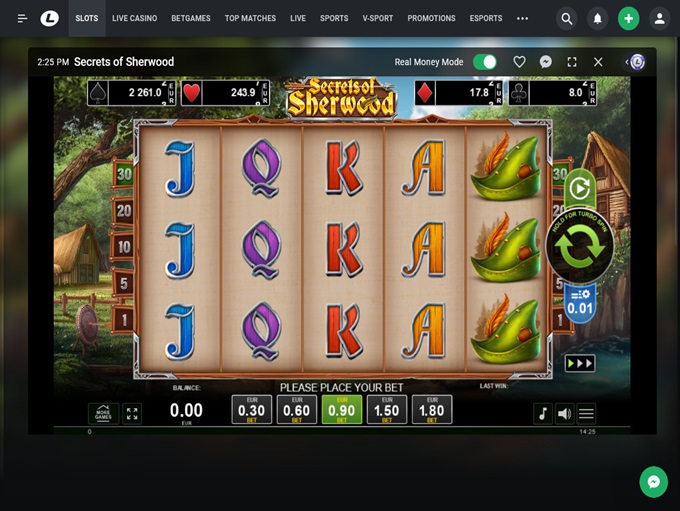
Task: Add Secrets of Sherwood to favorites
Action: [x=519, y=62]
